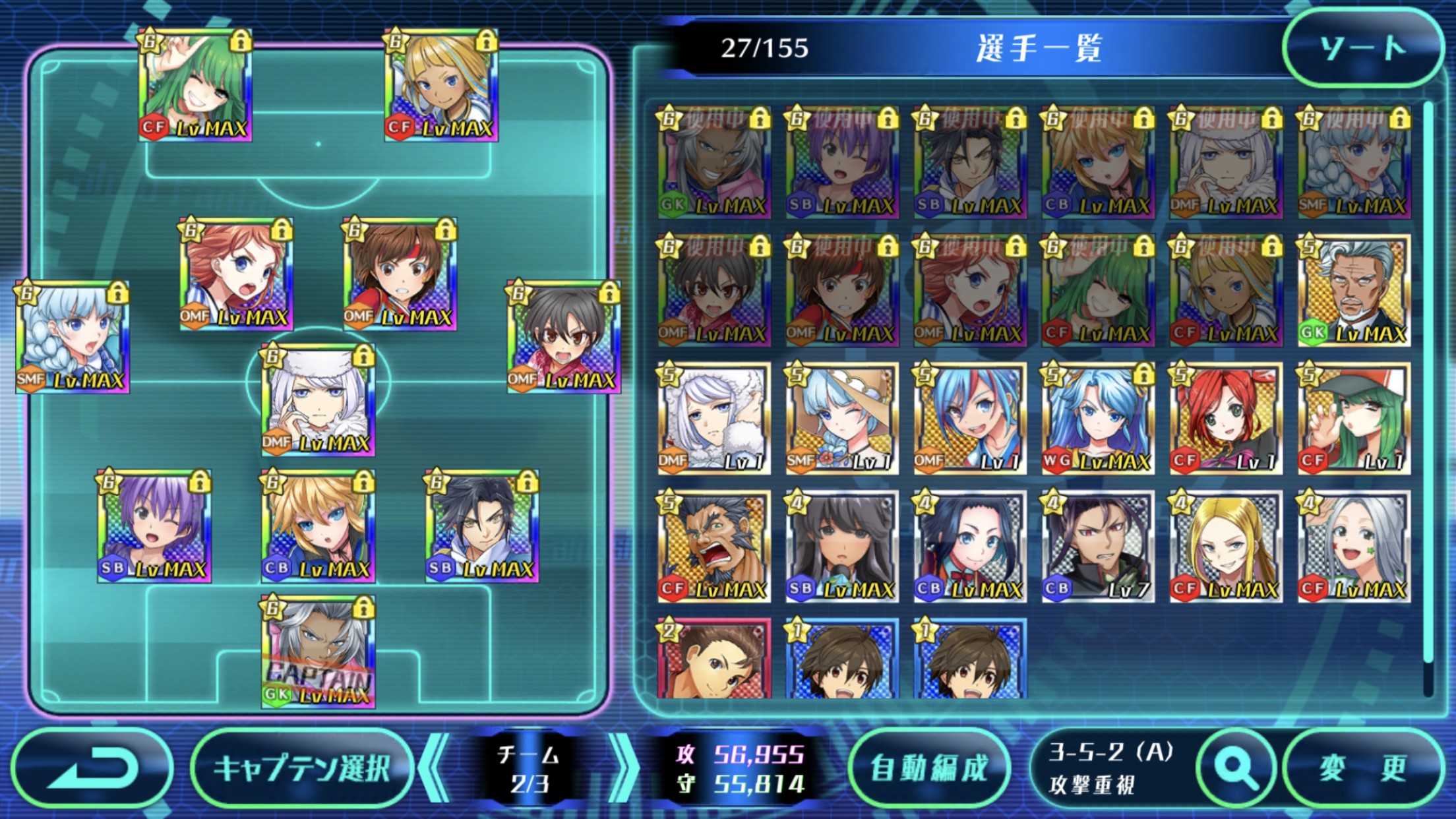Select the CB Lv 7 dark-haired card
1456x819 pixels.
(x=1098, y=546)
